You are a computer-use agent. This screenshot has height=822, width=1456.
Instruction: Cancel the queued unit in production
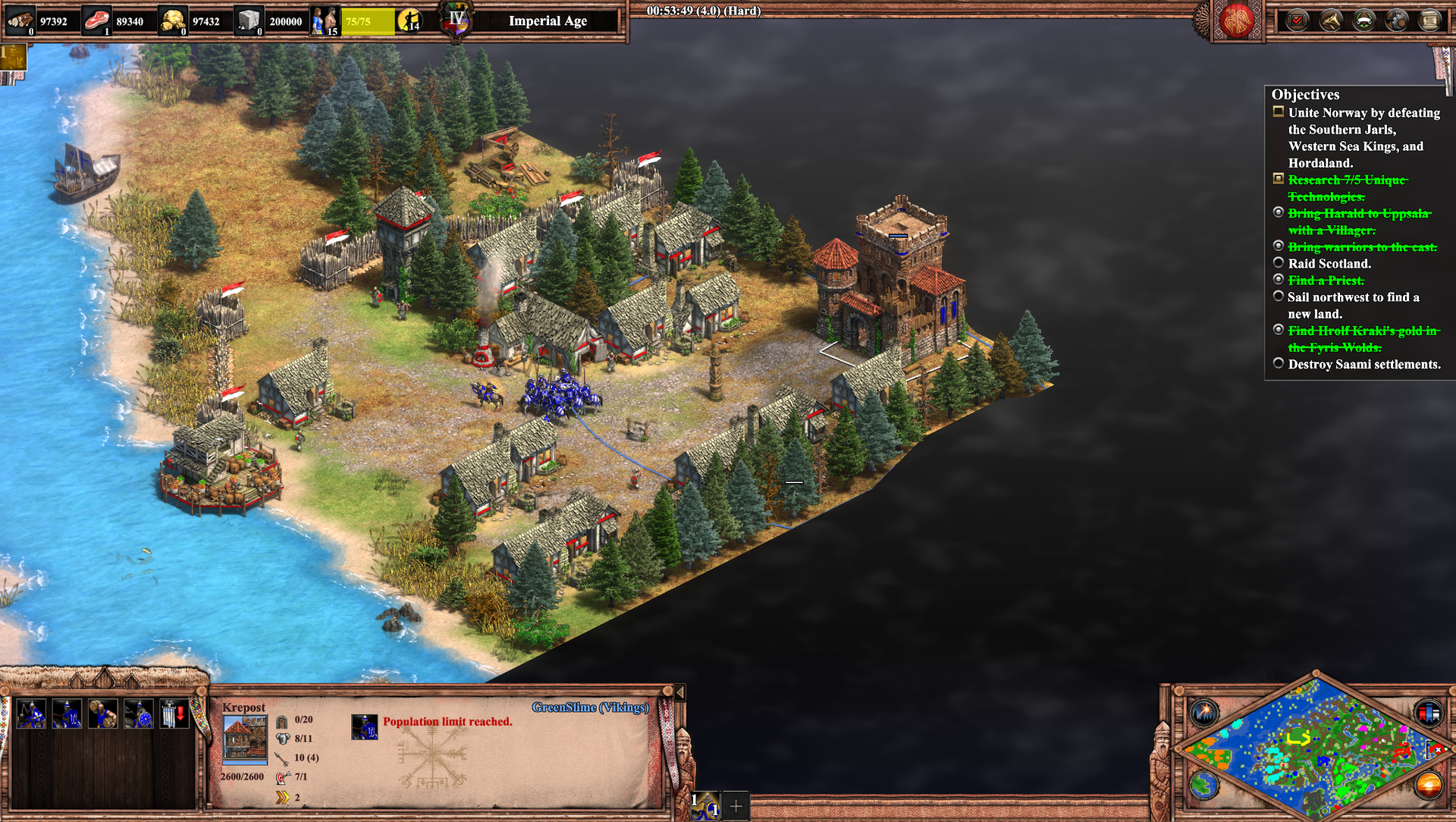click(x=365, y=726)
